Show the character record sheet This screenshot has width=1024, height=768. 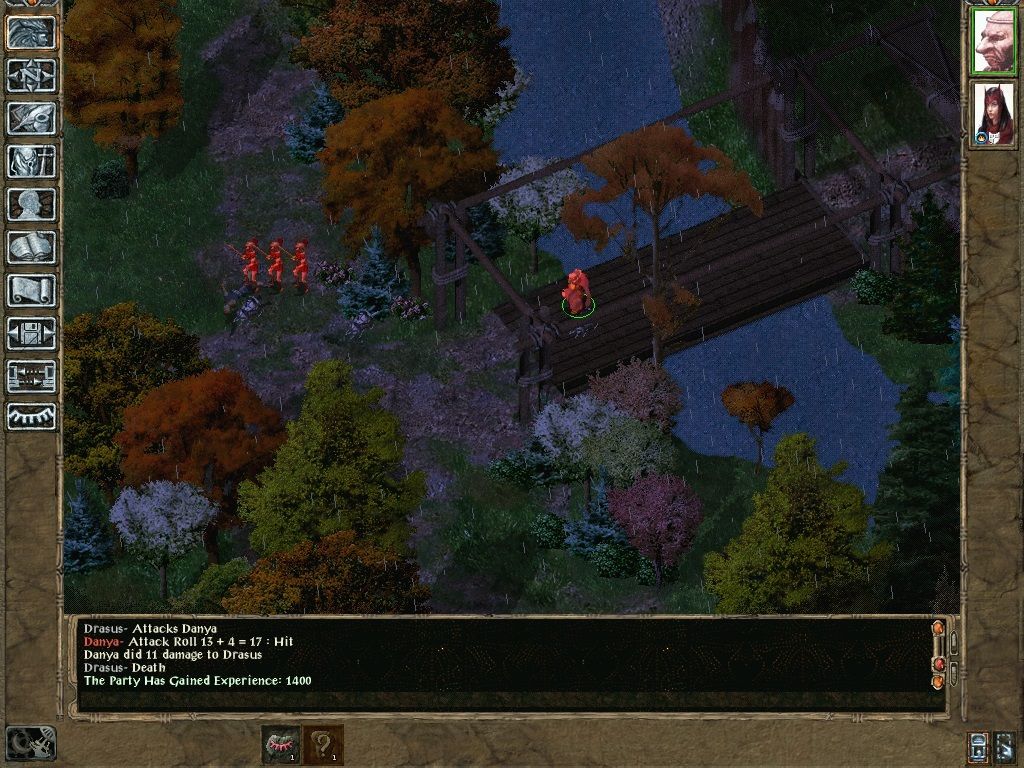pos(32,204)
